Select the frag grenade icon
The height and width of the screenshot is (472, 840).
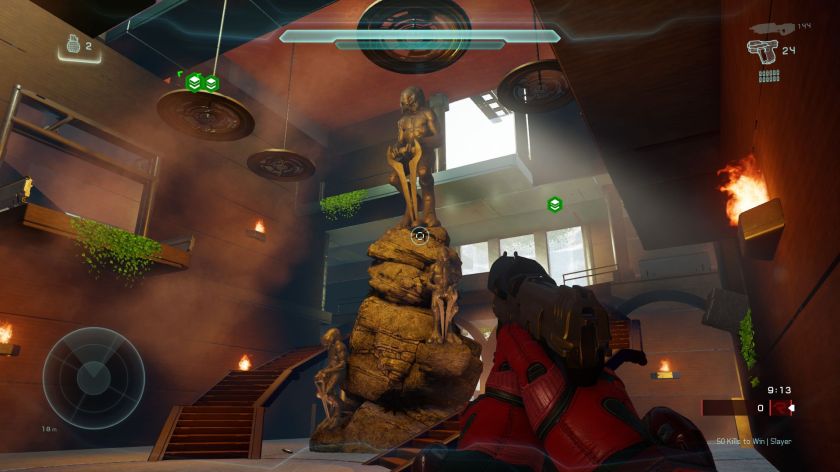click(69, 44)
